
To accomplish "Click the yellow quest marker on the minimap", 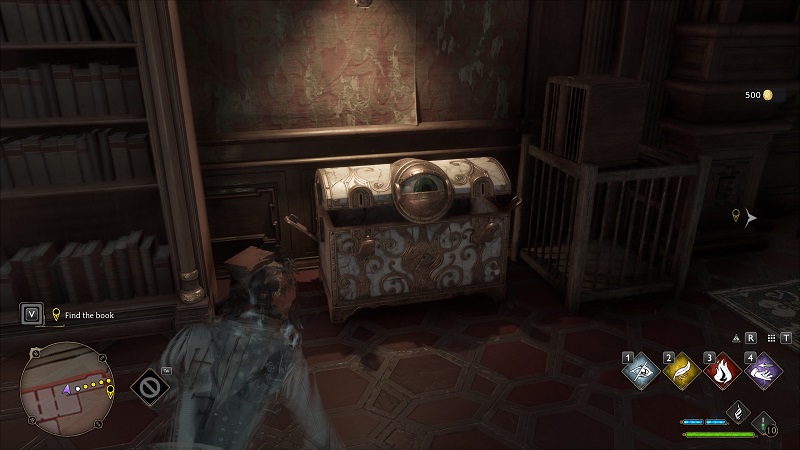I will pyautogui.click(x=110, y=390).
